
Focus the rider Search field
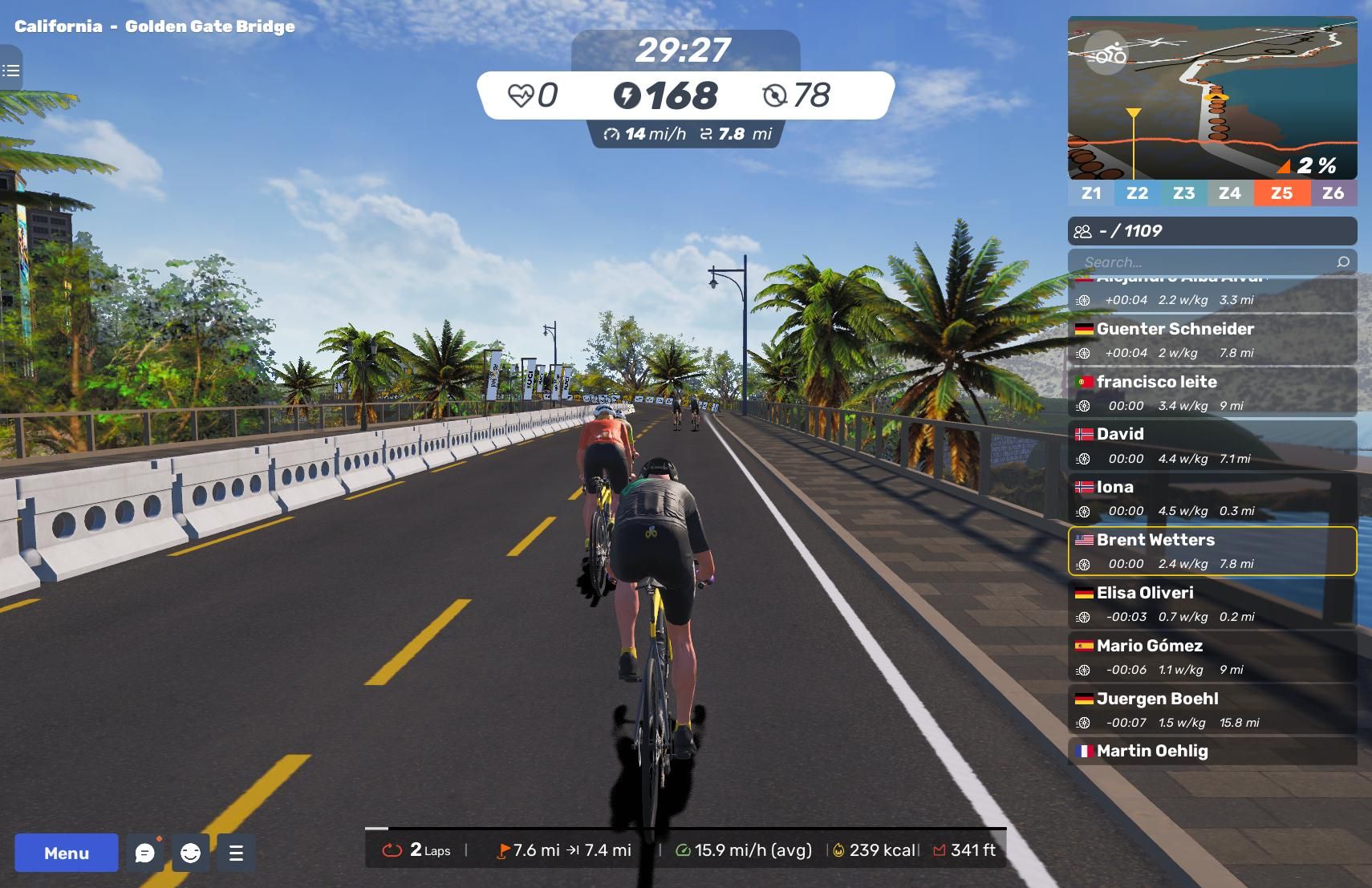coord(1204,262)
